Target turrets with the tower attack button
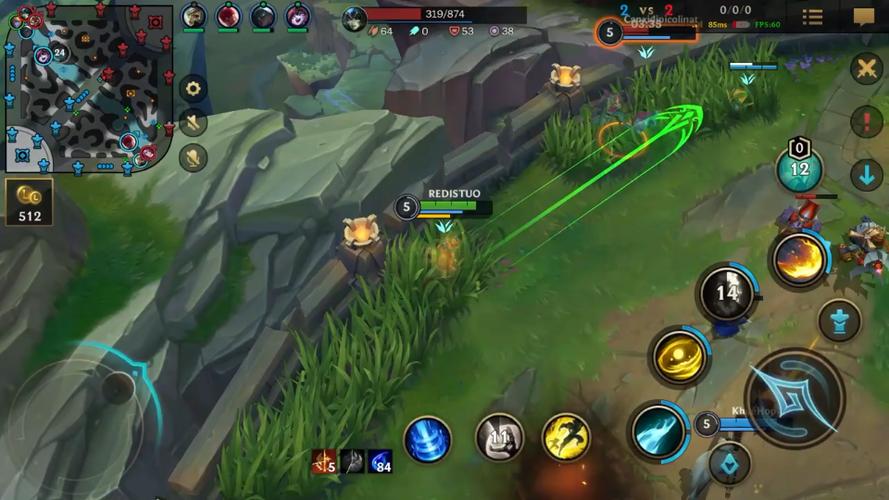 tap(838, 321)
